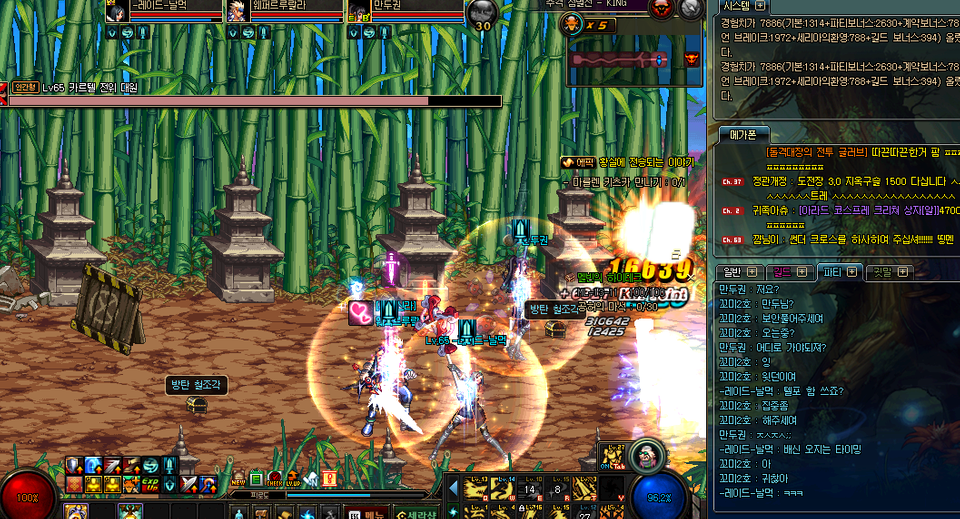Select party member 레이드-날먹 portrait
Screen dimensions: 960x519
116,11
